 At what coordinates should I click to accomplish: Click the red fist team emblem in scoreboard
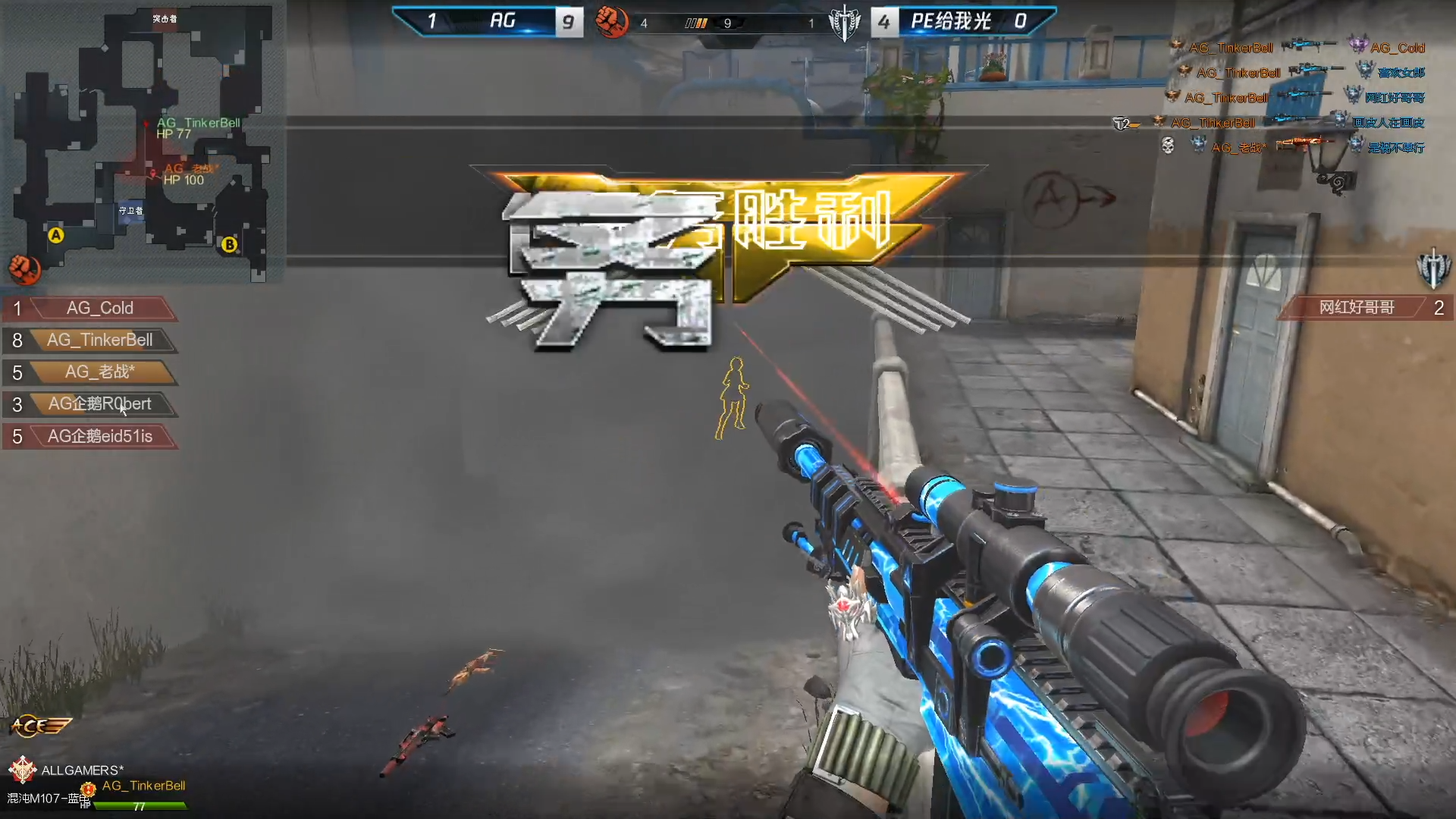611,21
